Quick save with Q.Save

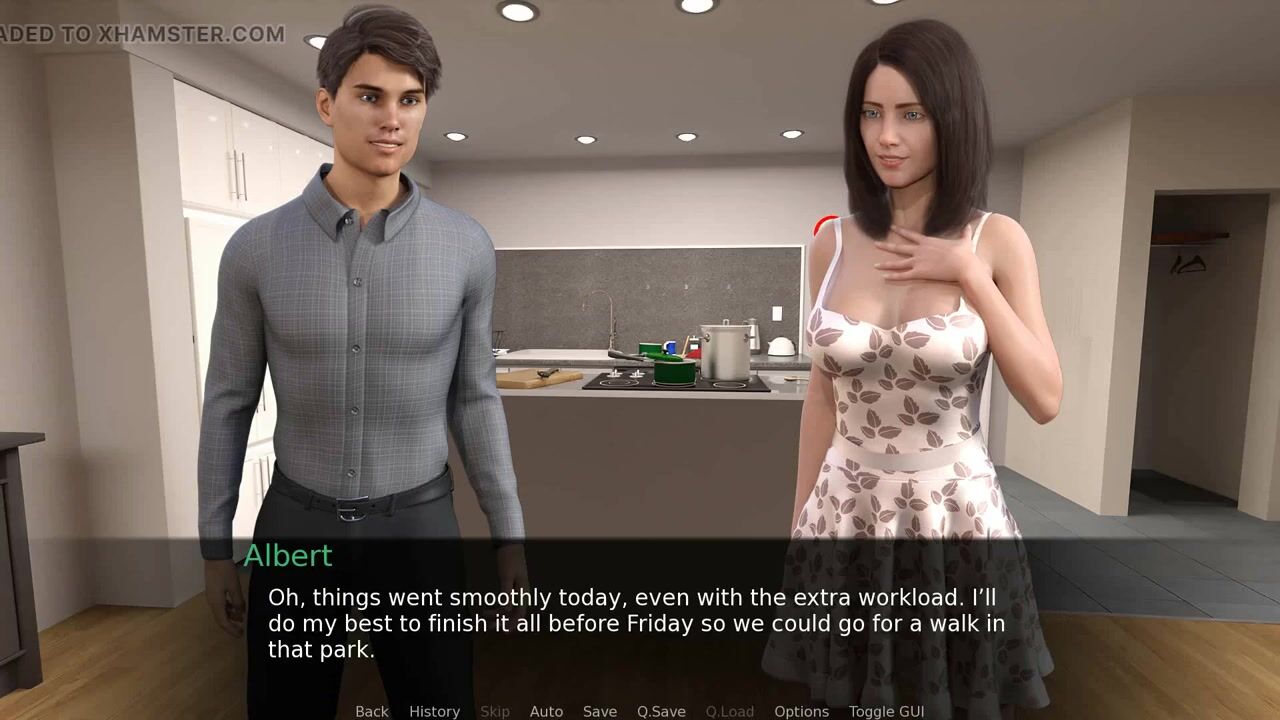click(x=661, y=711)
